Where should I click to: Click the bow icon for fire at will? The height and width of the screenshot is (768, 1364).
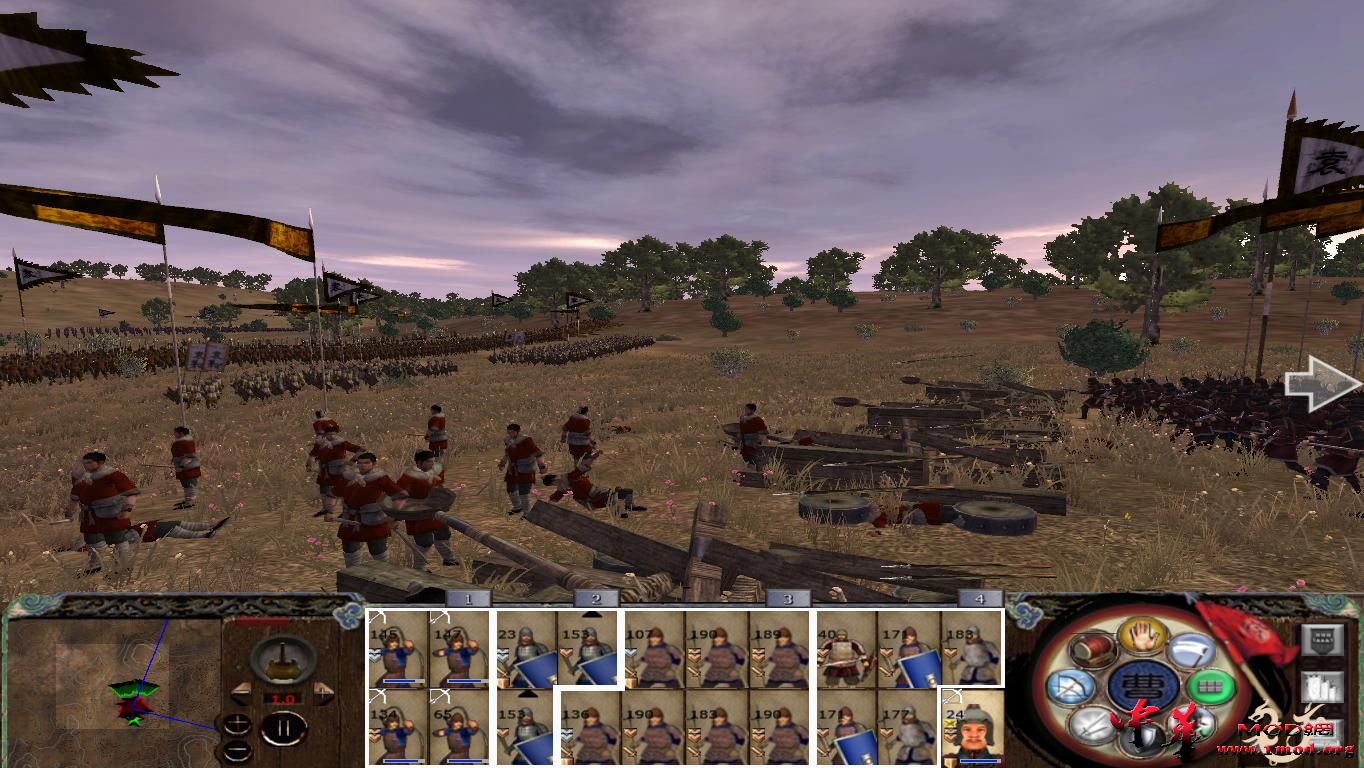point(1071,685)
